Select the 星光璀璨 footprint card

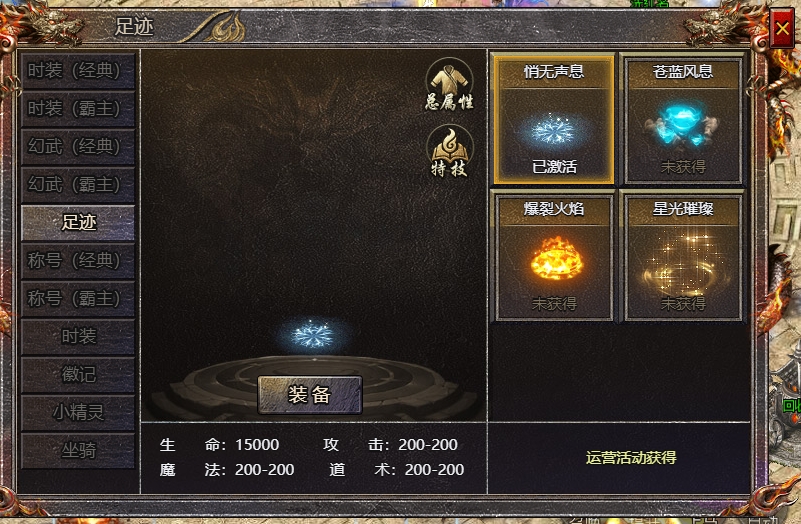click(683, 257)
